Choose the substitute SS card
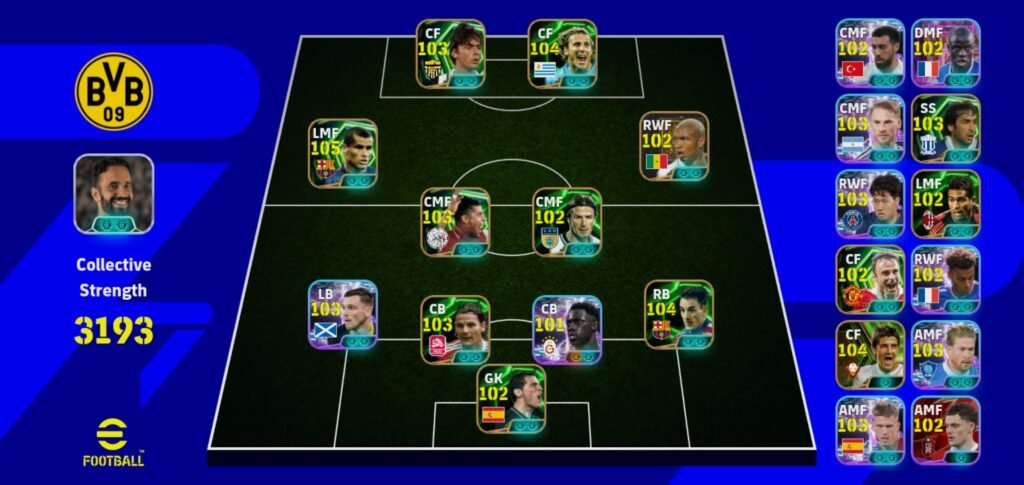The width and height of the screenshot is (1024, 485). click(x=945, y=129)
